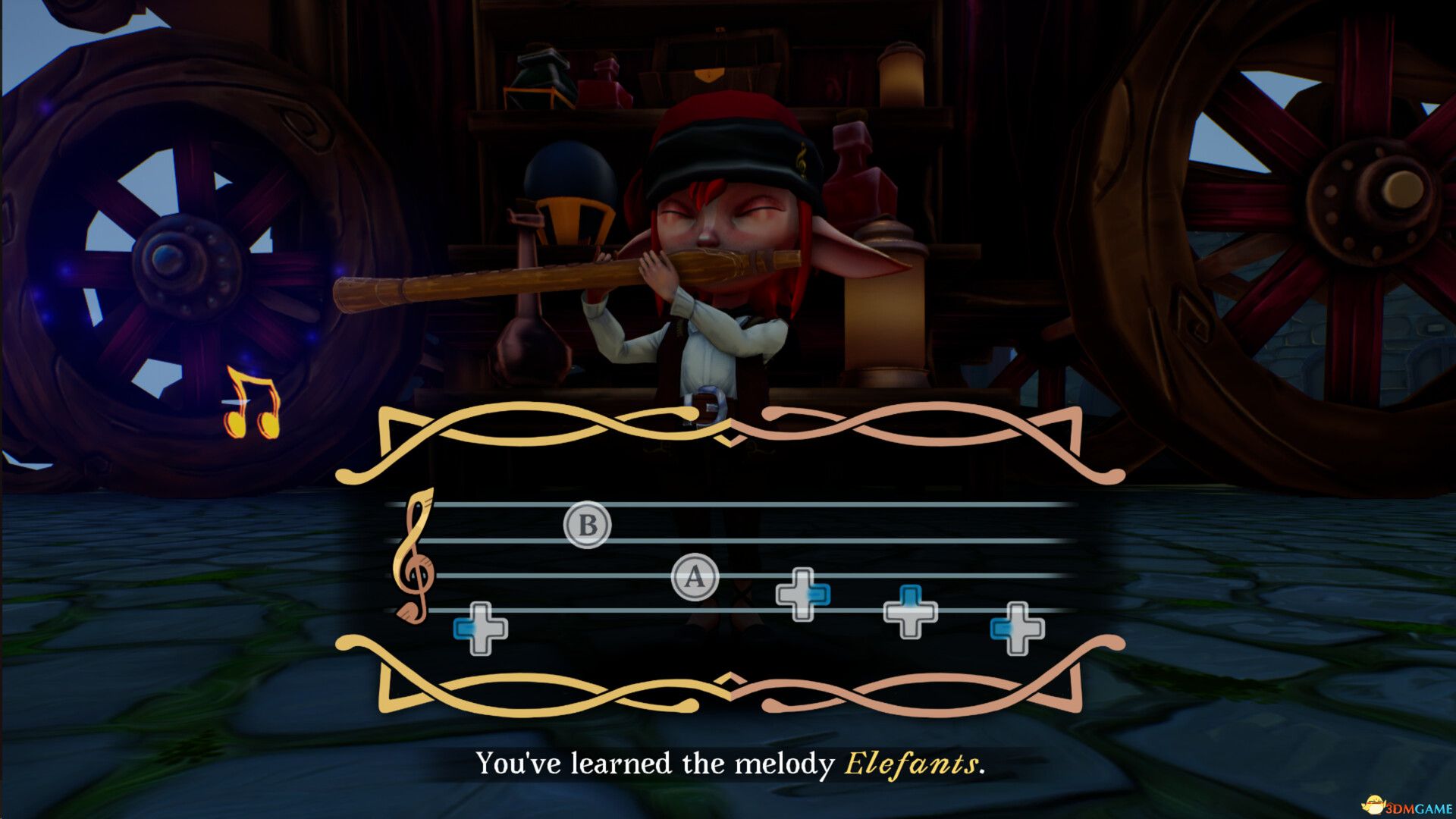Toggle the right-direction highlight on the second d-pad
The image size is (1456, 819).
click(817, 595)
